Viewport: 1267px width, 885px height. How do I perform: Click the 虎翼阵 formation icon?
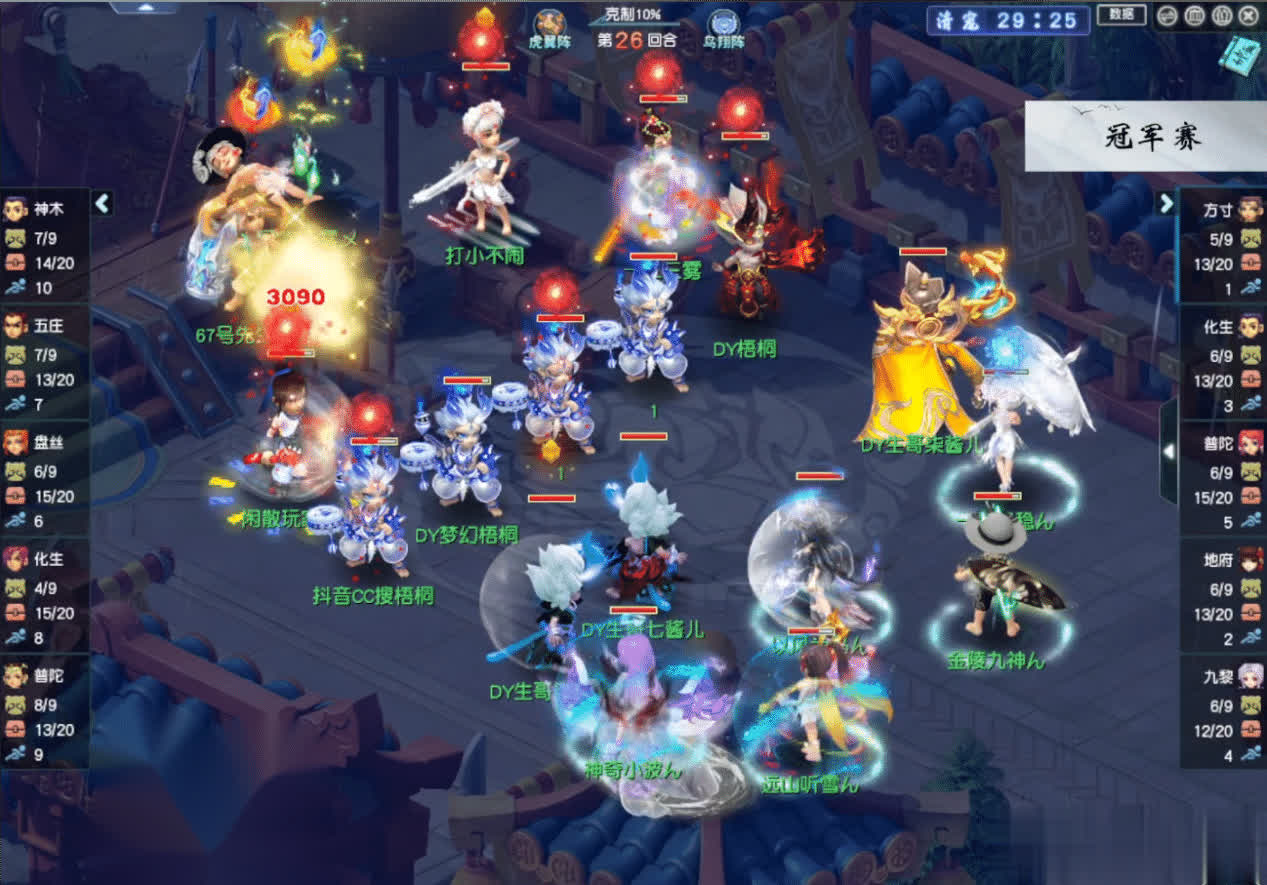point(548,23)
